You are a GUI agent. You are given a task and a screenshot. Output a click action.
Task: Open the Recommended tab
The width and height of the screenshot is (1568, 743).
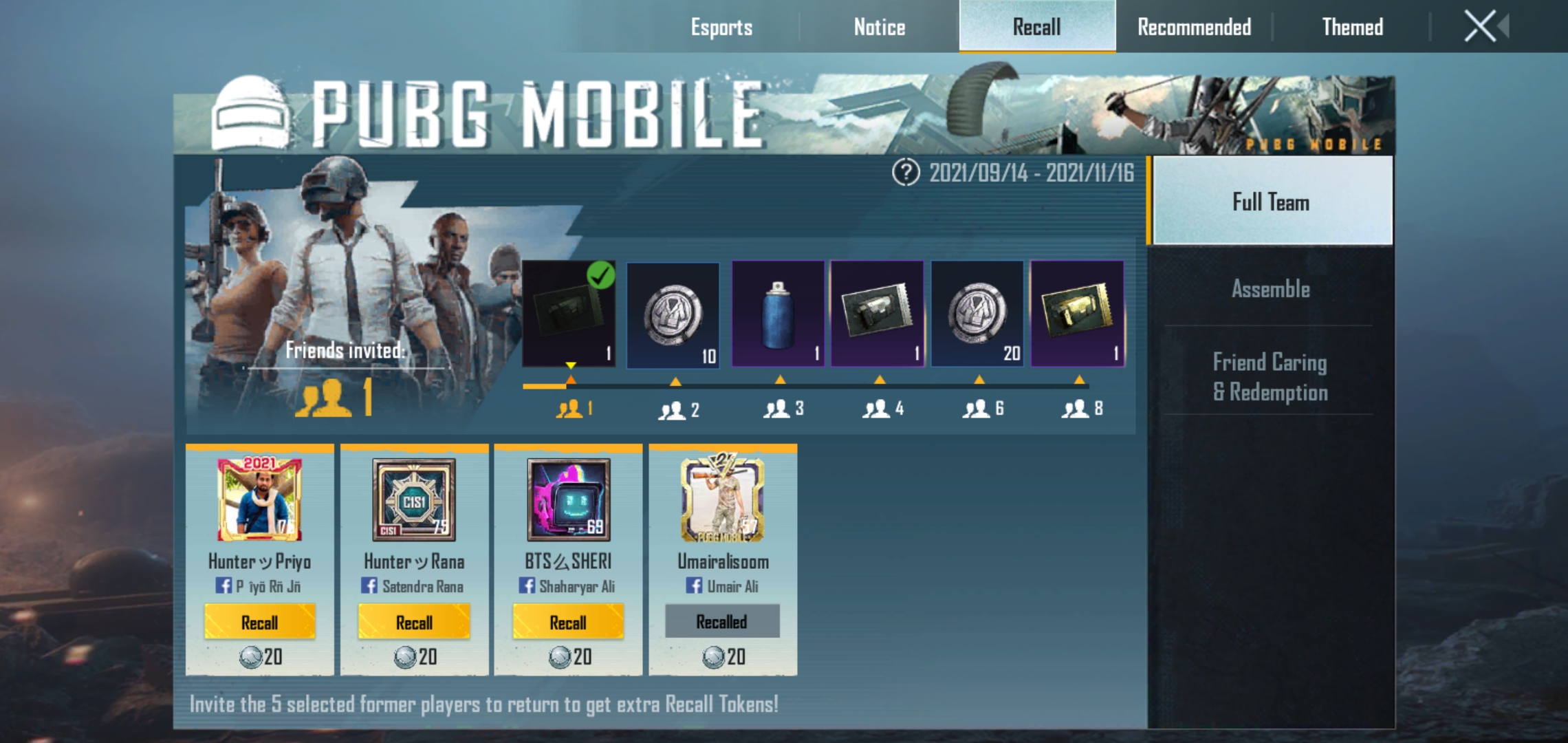1193,28
